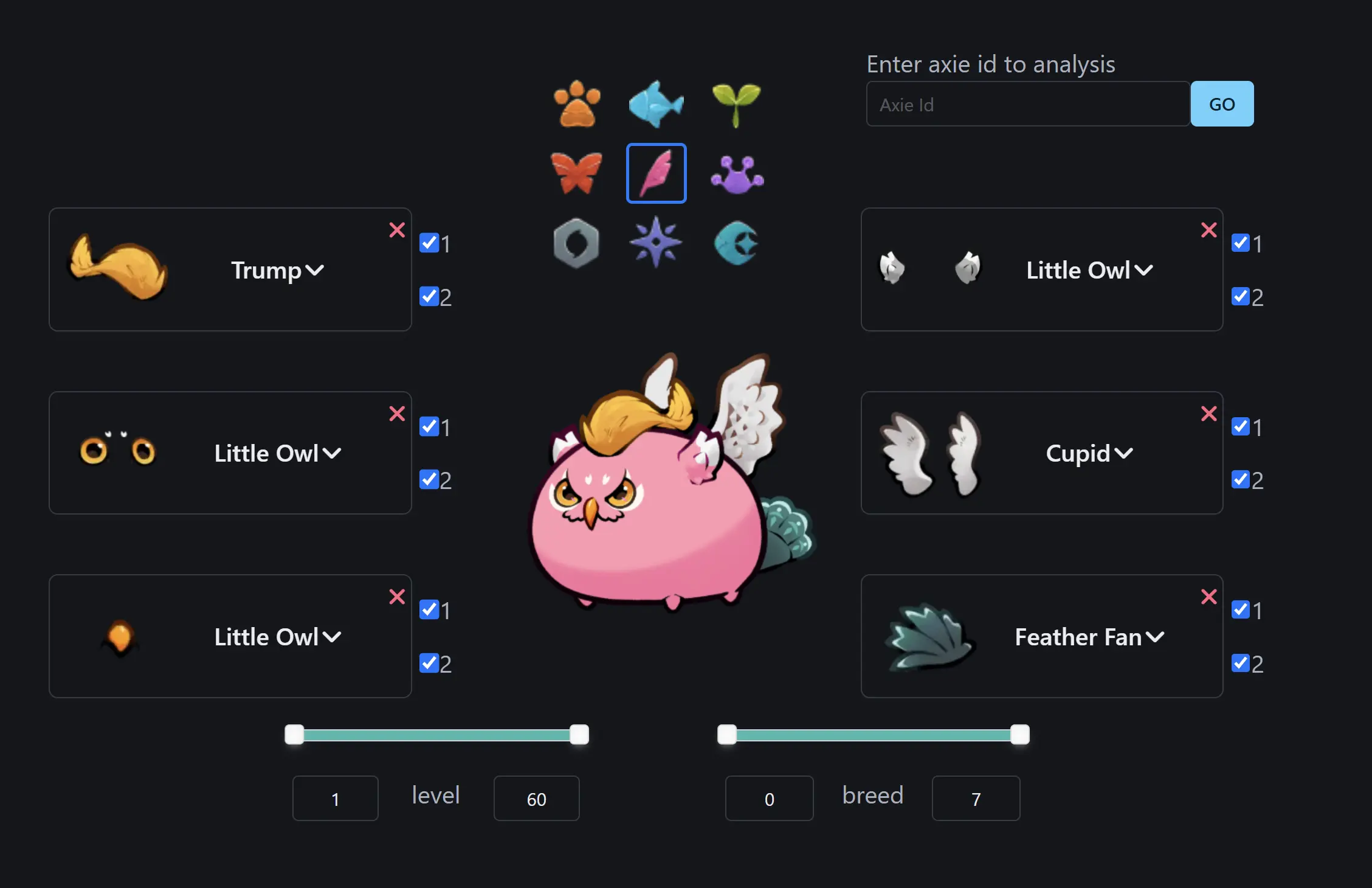Toggle checkbox 1 next to Feather Fan
The width and height of the screenshot is (1372, 888).
pos(1241,610)
